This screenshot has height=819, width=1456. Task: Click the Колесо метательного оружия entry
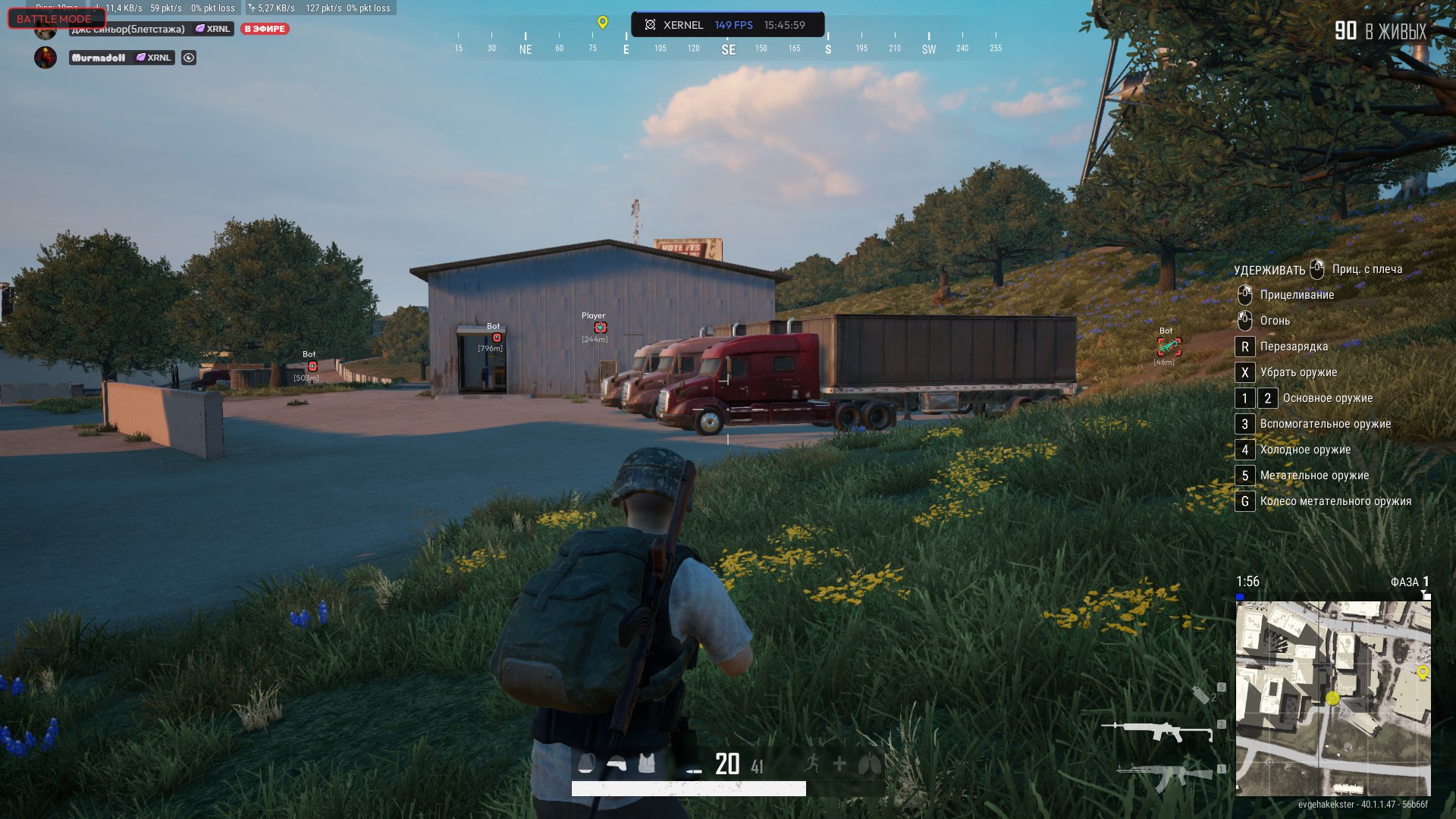point(1335,501)
